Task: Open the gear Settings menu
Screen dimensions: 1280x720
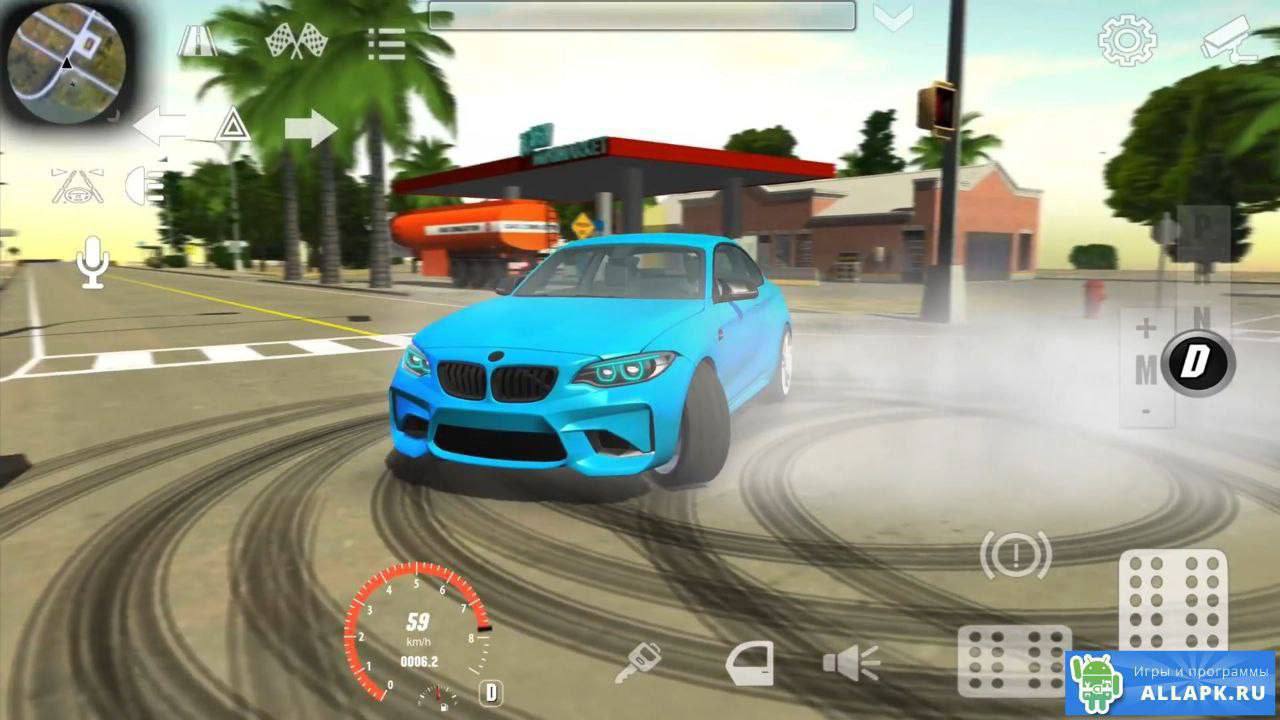Action: 1127,41
